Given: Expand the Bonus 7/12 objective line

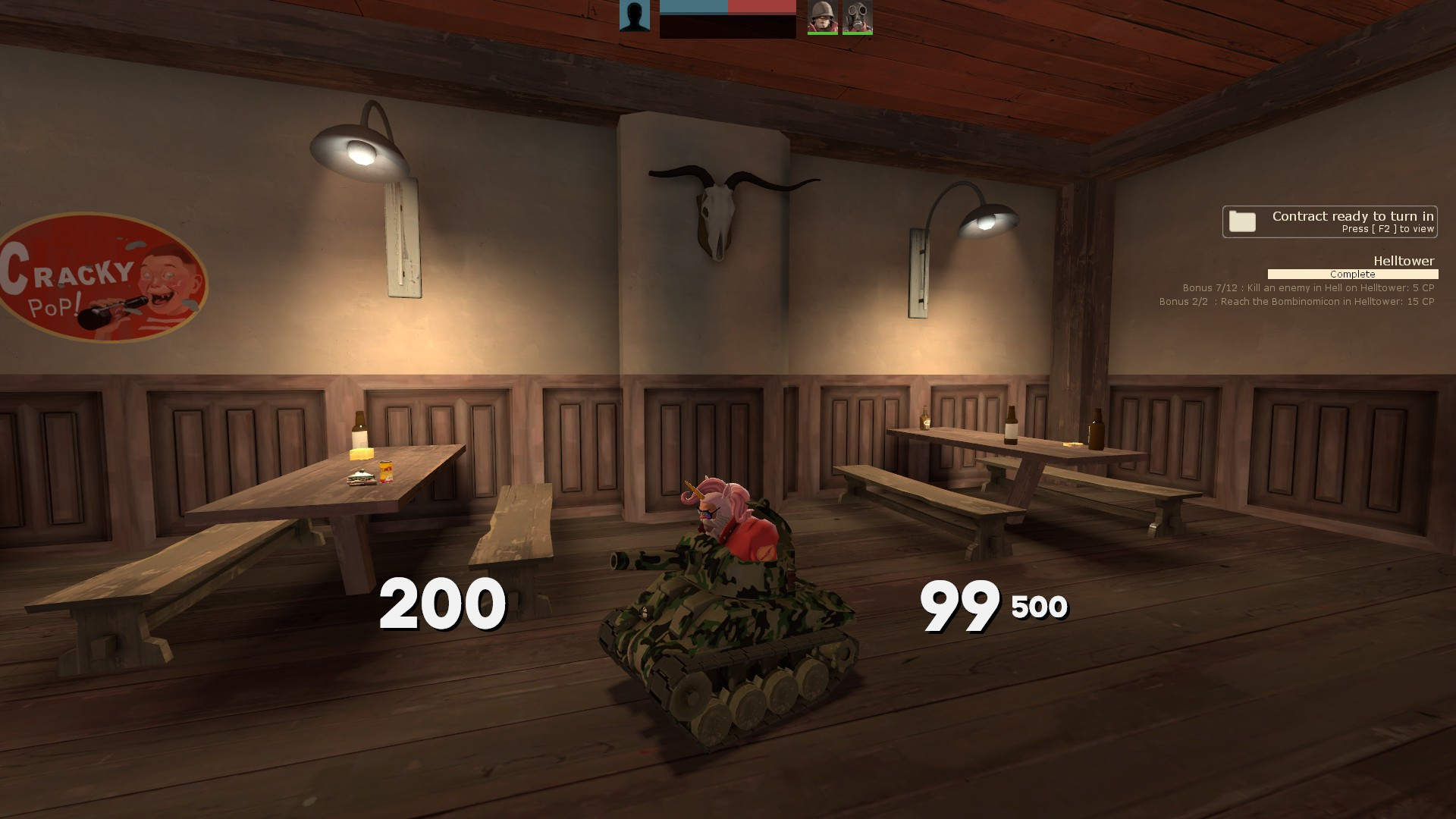Looking at the screenshot, I should (1307, 287).
